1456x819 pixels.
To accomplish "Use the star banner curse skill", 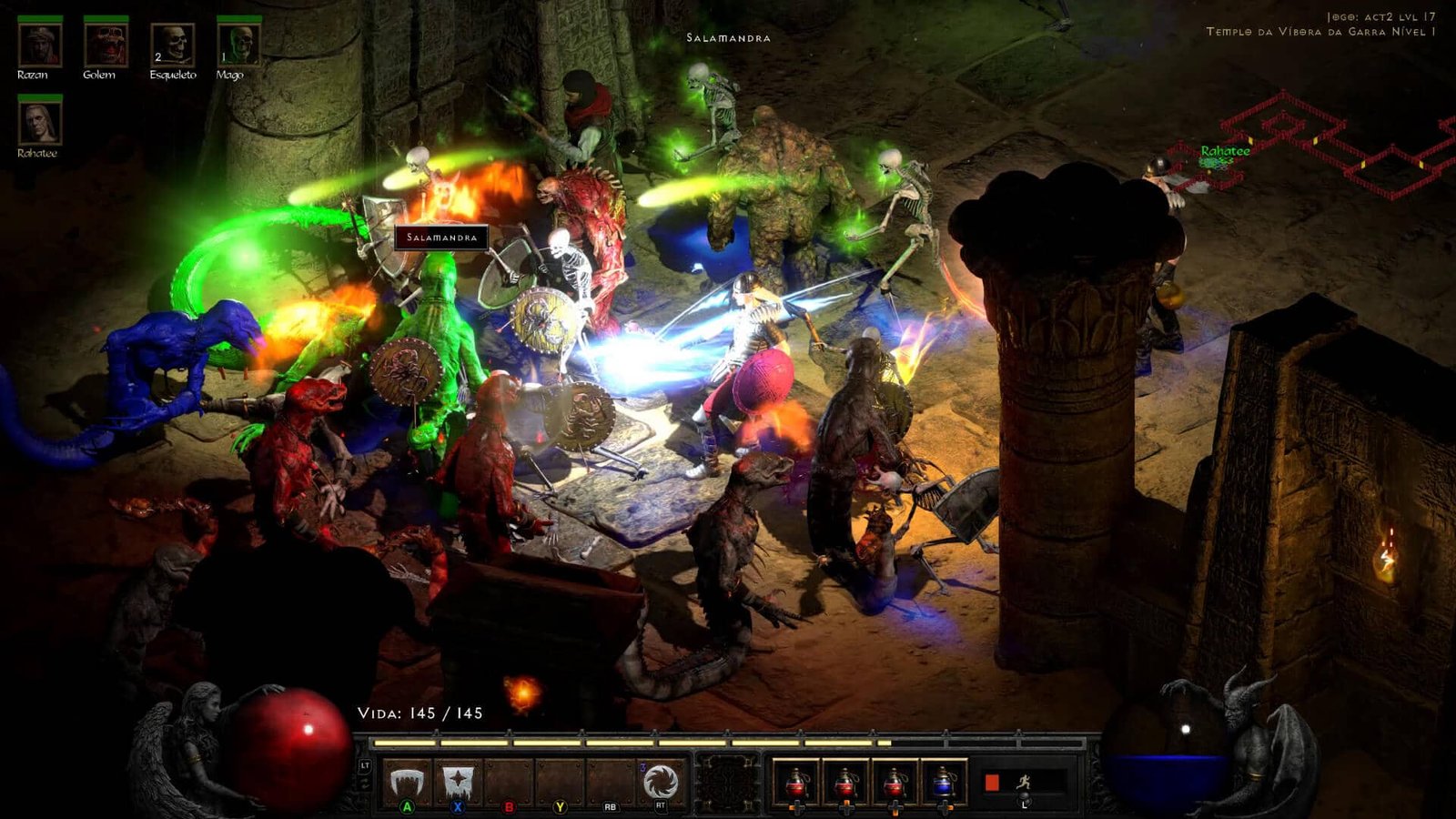I will tap(458, 782).
